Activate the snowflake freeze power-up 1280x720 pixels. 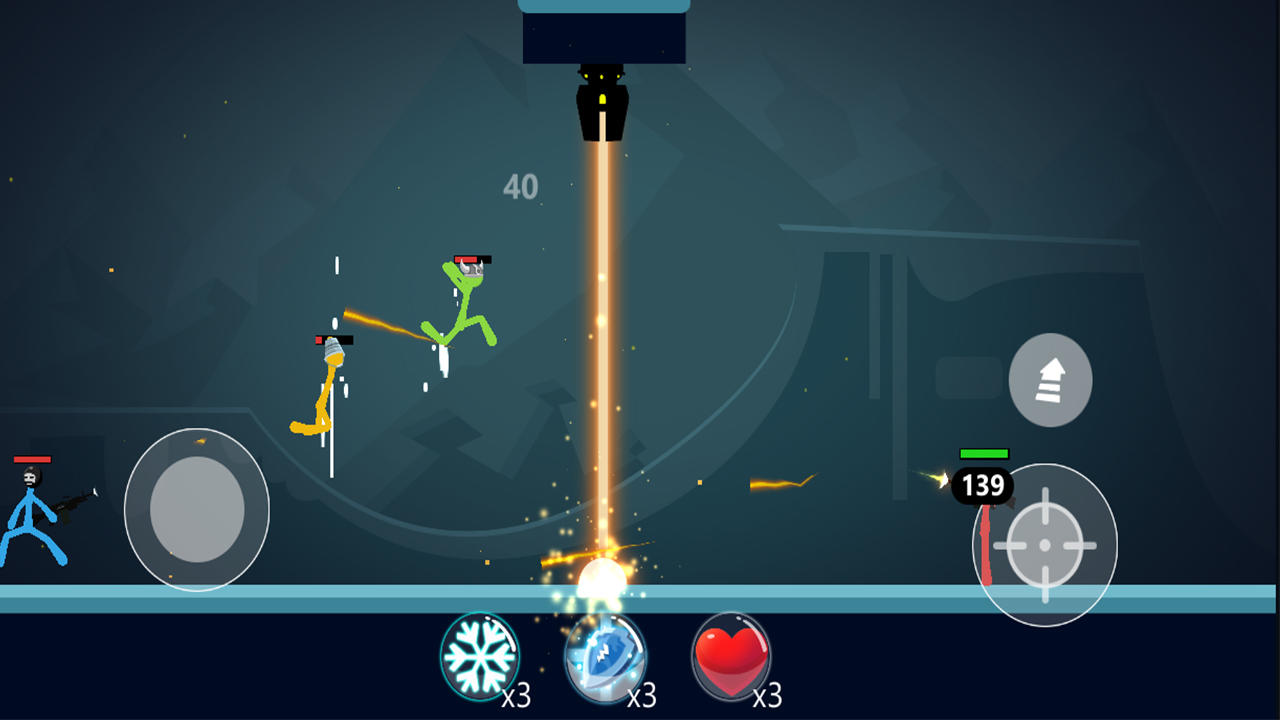click(x=480, y=656)
